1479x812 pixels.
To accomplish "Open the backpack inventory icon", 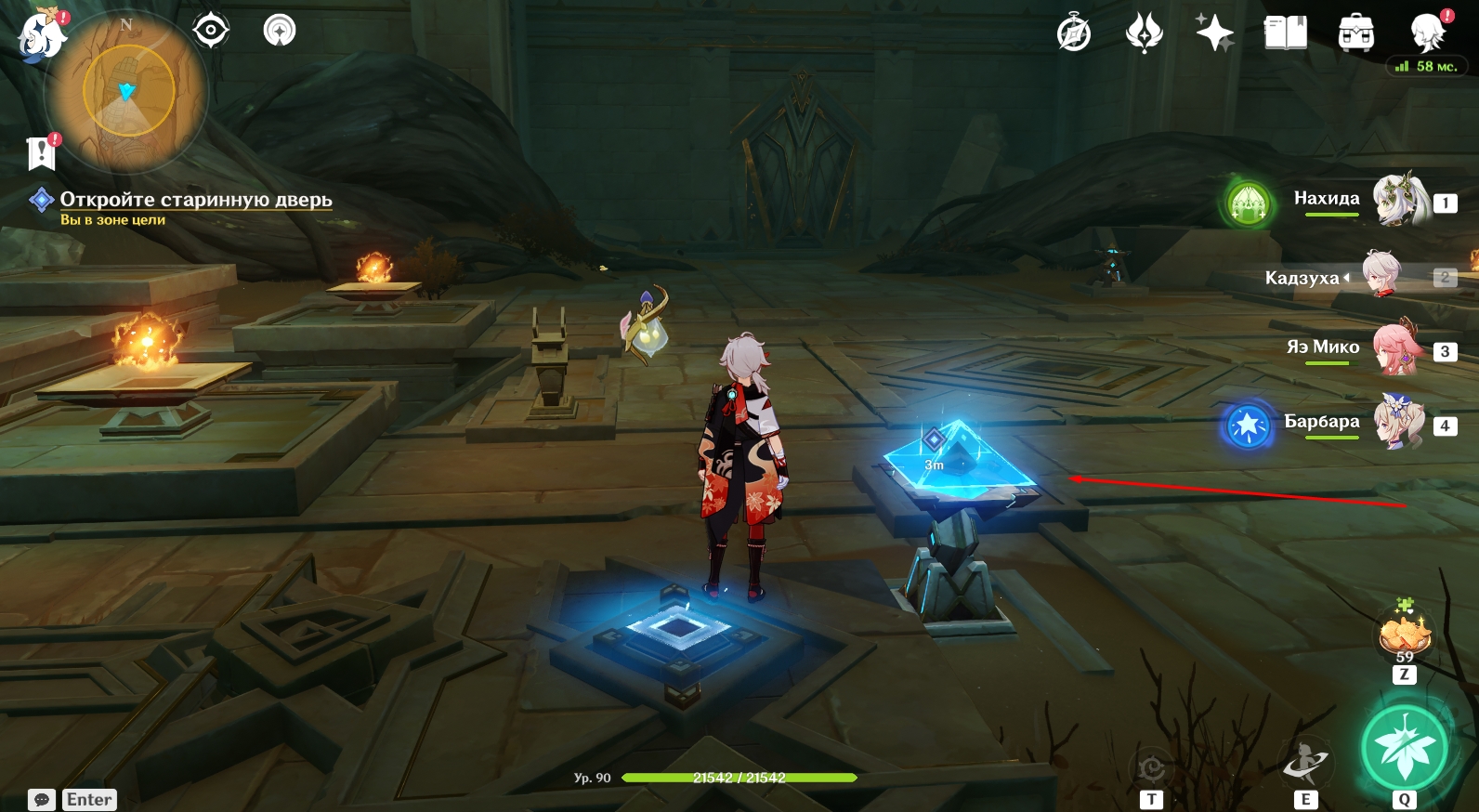I will (x=1356, y=33).
